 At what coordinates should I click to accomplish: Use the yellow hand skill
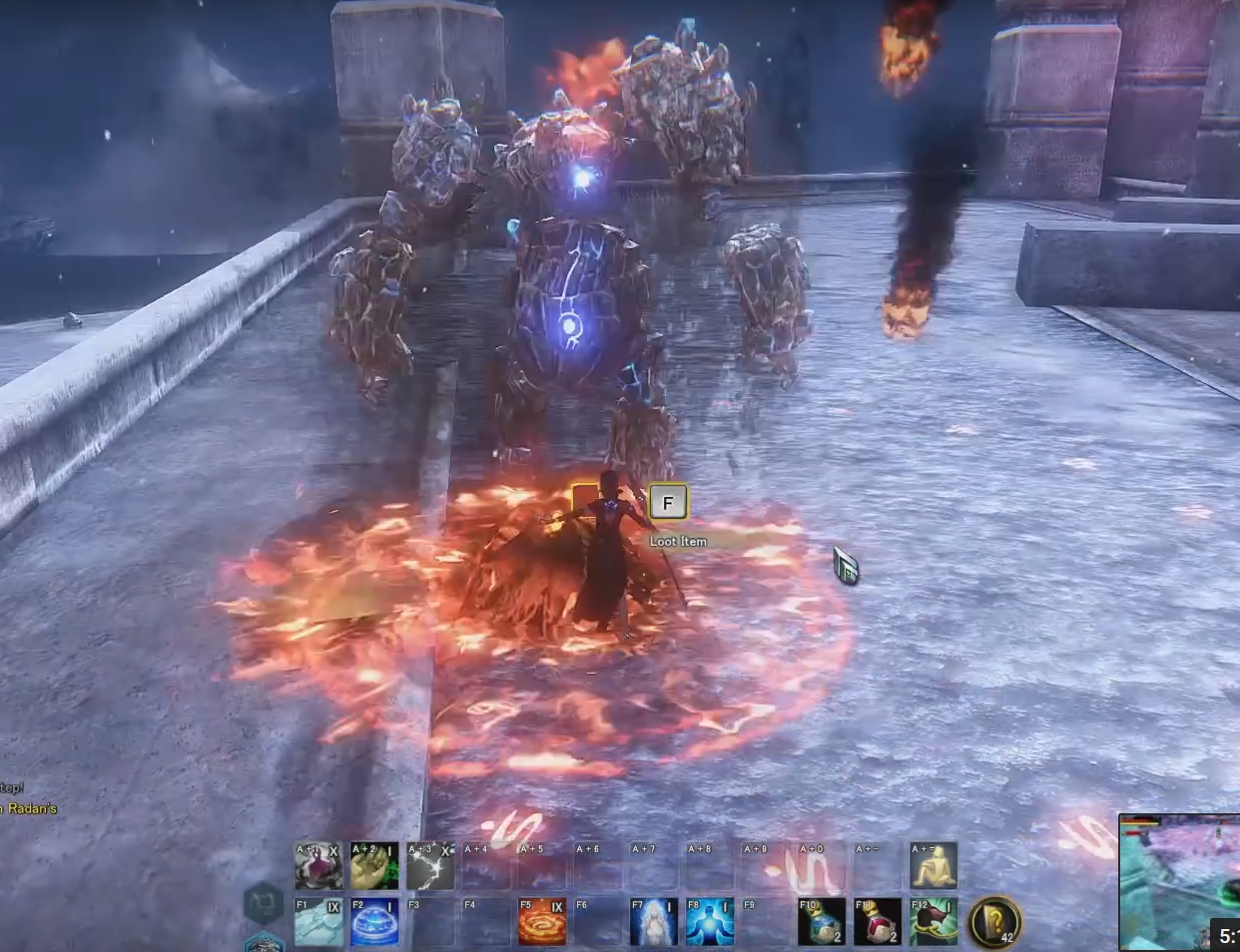point(374,865)
